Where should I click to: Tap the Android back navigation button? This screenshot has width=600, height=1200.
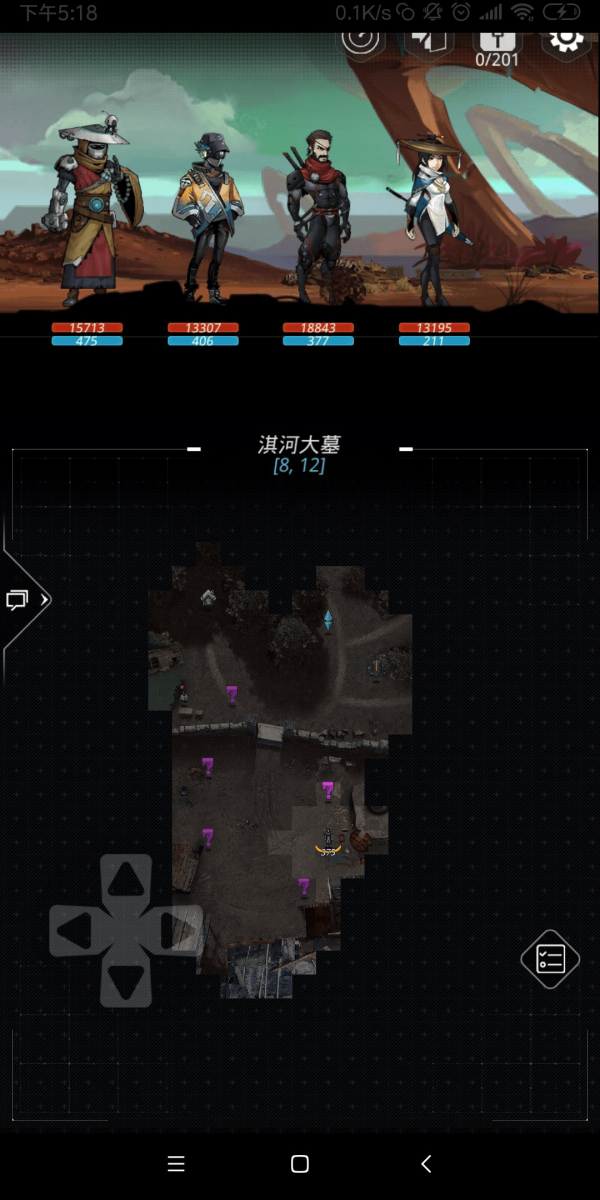click(x=426, y=1163)
